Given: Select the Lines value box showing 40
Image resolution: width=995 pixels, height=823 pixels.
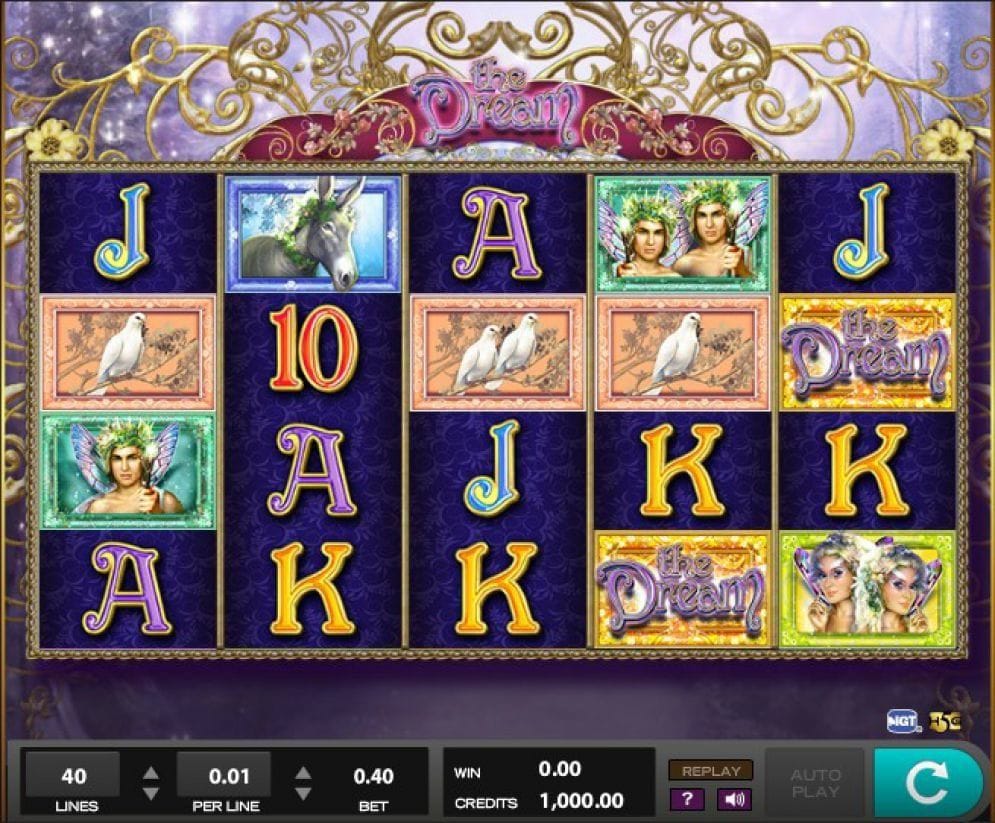Looking at the screenshot, I should click(x=73, y=775).
